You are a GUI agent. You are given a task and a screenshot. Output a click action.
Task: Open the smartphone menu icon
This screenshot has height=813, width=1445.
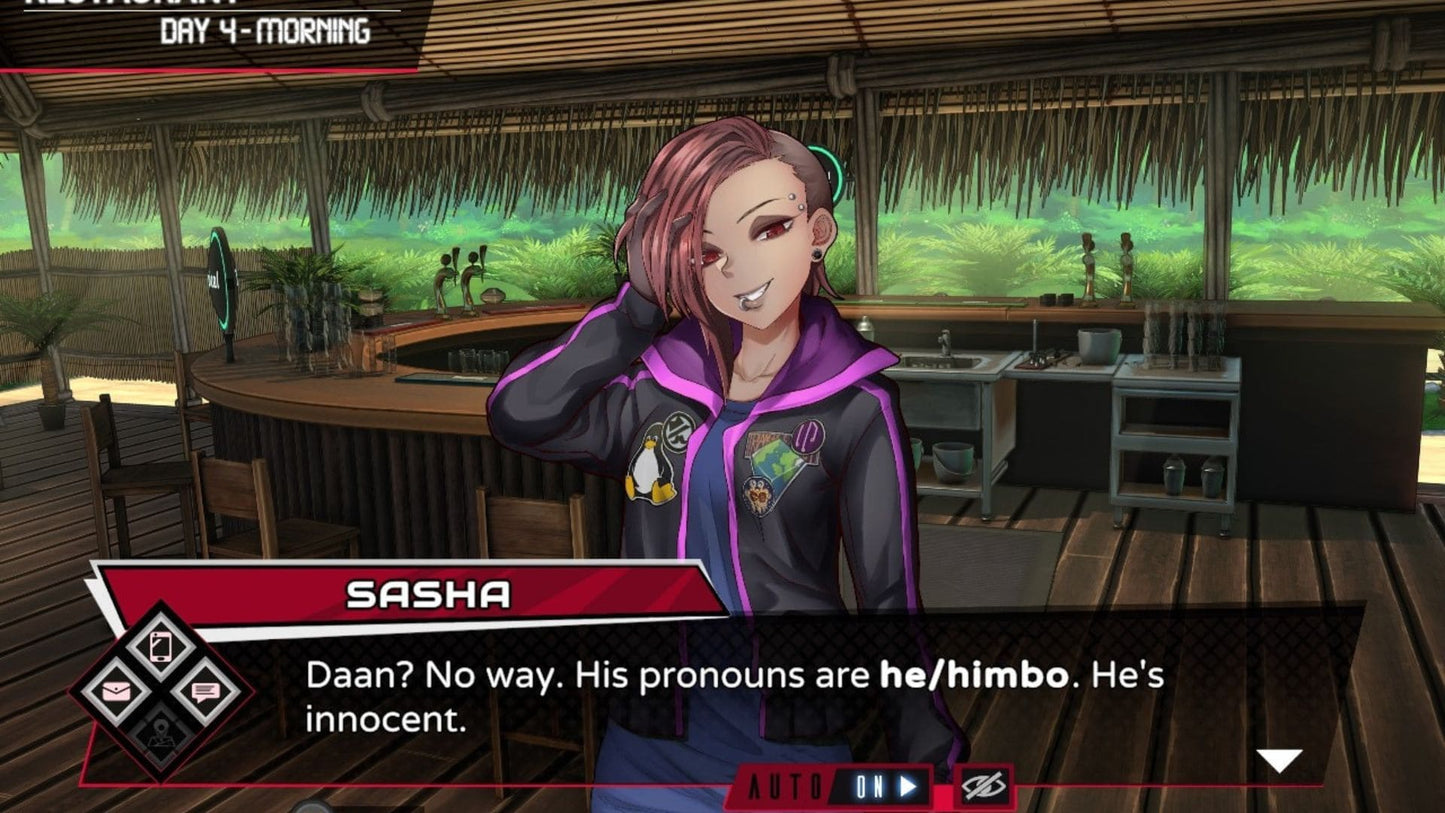click(160, 647)
